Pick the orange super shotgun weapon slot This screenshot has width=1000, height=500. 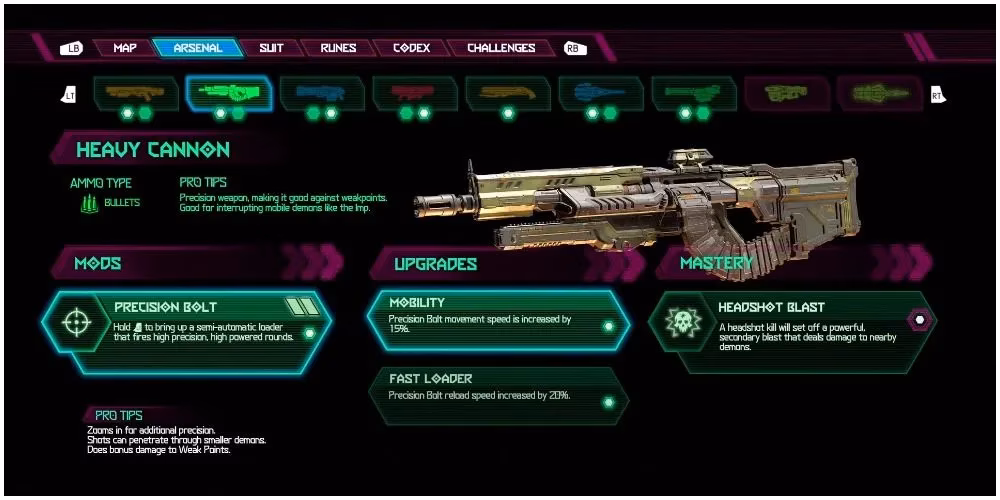coord(508,93)
